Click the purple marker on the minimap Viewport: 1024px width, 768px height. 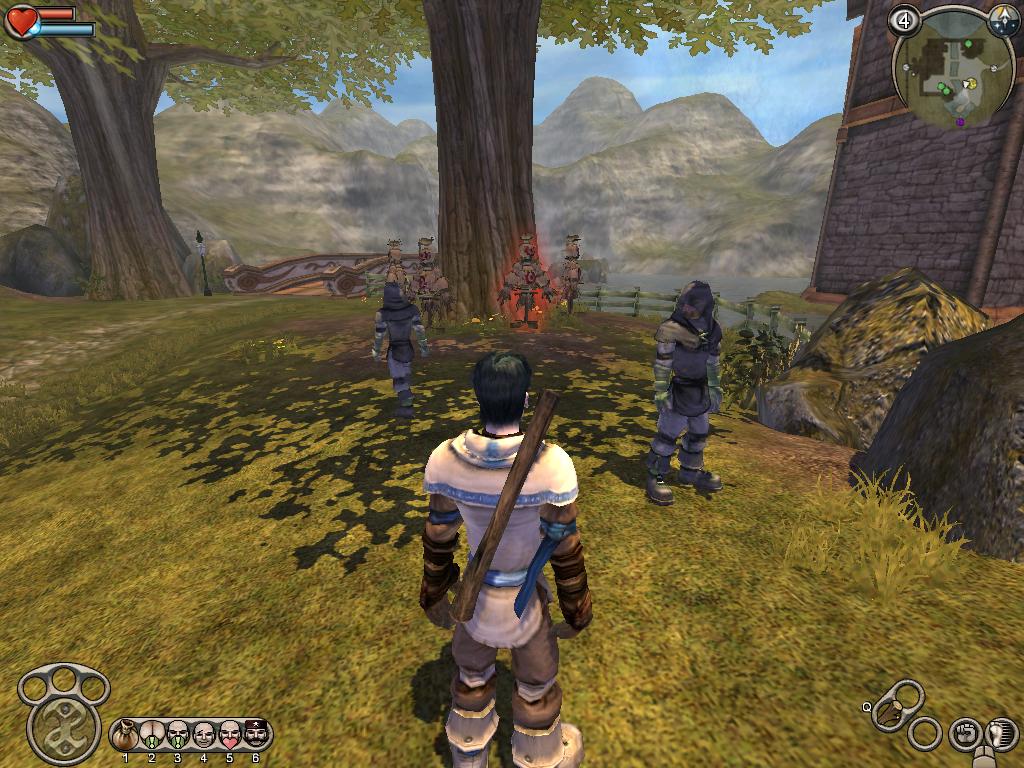coord(960,121)
